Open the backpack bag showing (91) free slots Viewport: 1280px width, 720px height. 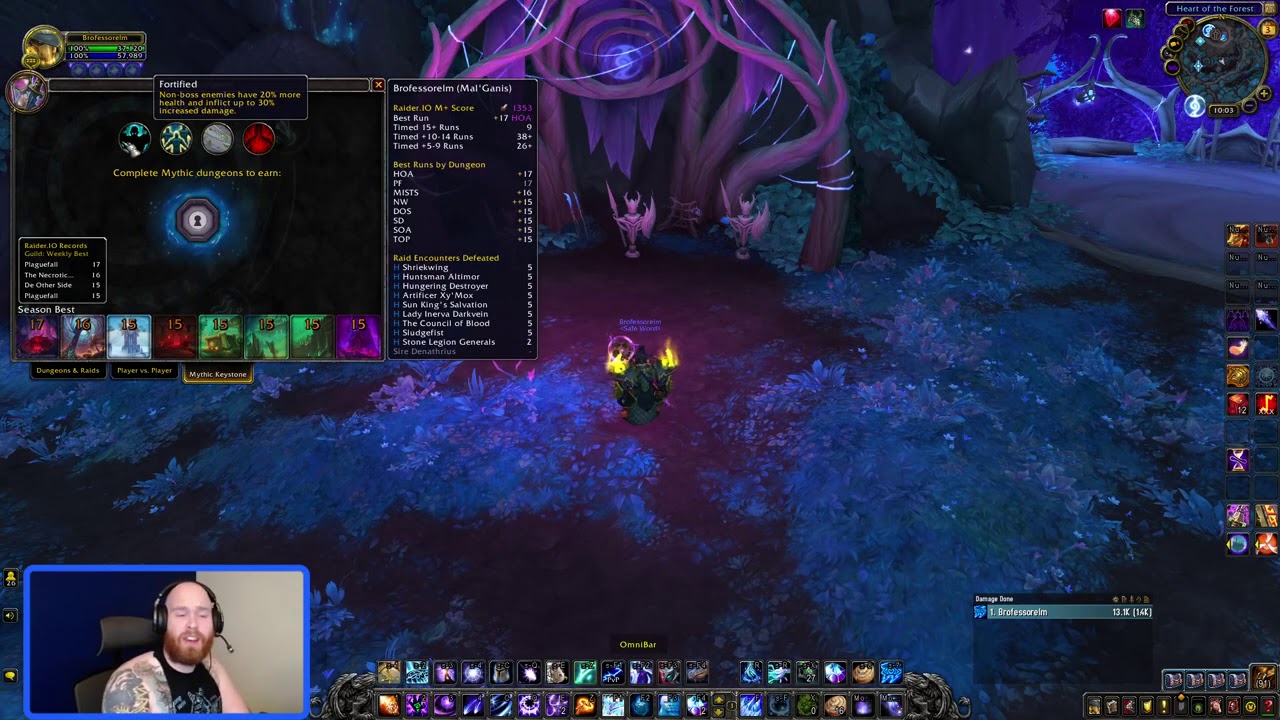pos(1263,678)
